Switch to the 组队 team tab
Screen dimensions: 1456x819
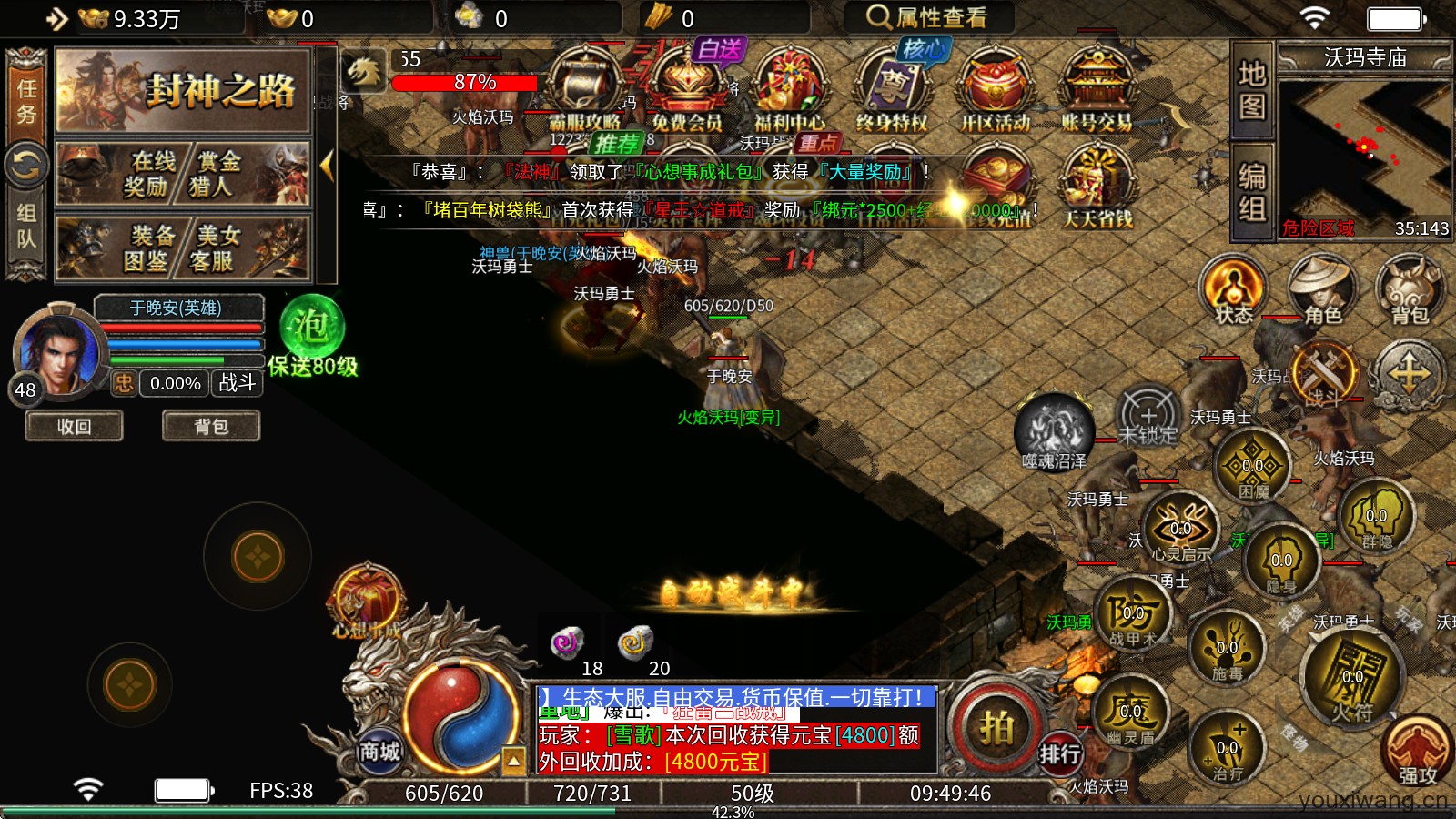pyautogui.click(x=26, y=226)
